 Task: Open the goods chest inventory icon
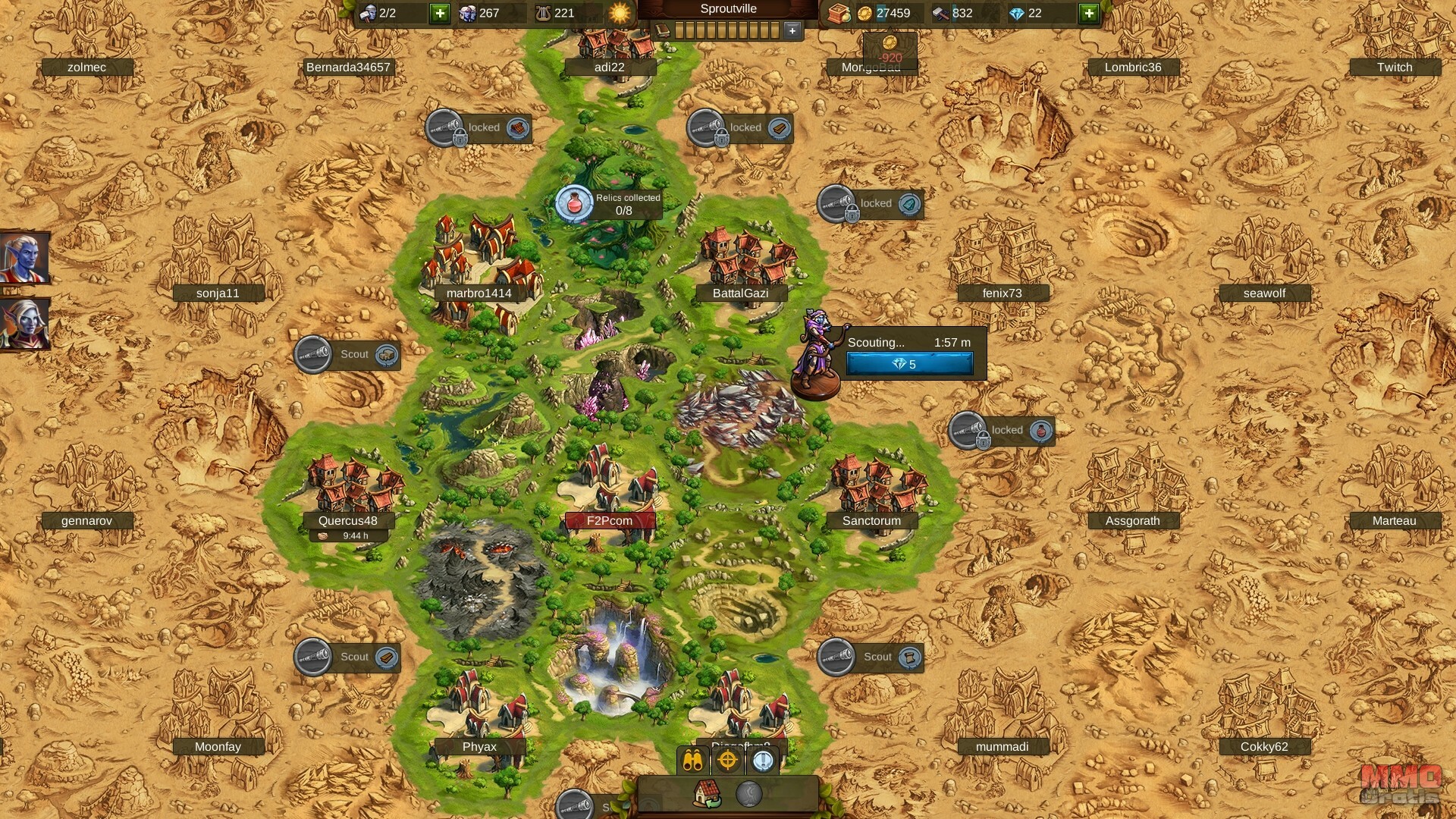pos(837,13)
